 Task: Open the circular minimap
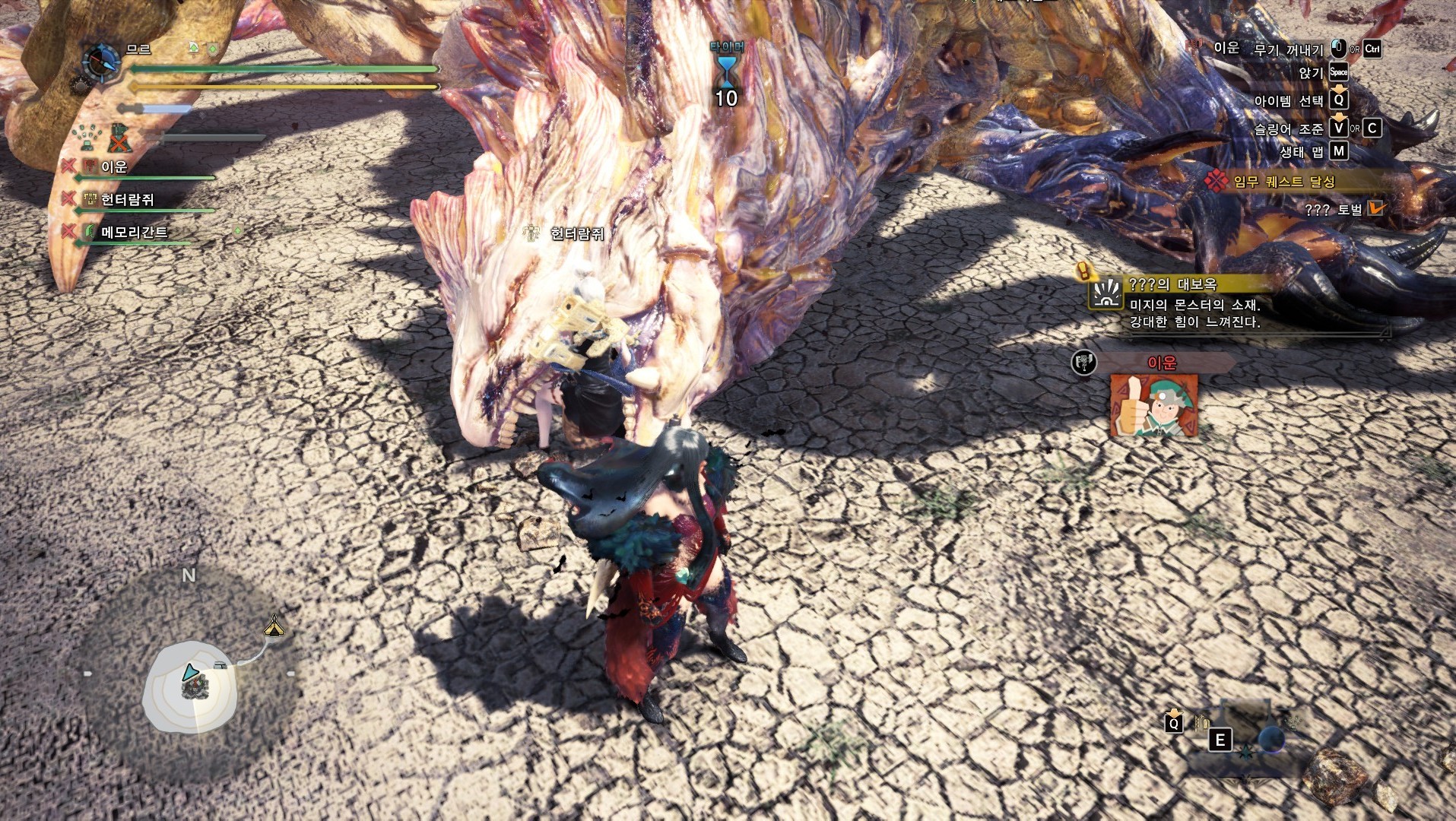click(x=190, y=686)
